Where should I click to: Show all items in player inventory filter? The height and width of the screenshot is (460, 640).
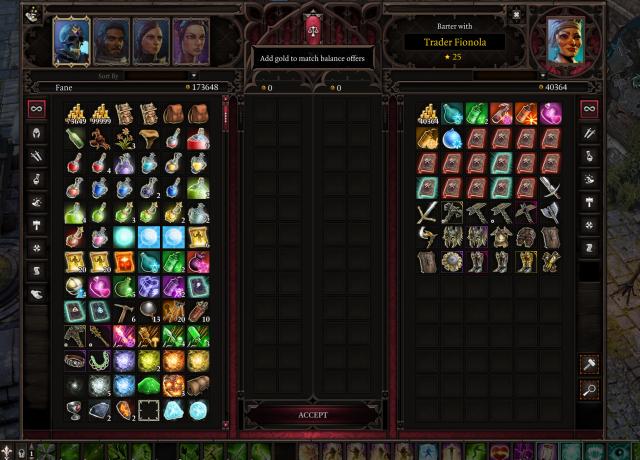(x=36, y=108)
